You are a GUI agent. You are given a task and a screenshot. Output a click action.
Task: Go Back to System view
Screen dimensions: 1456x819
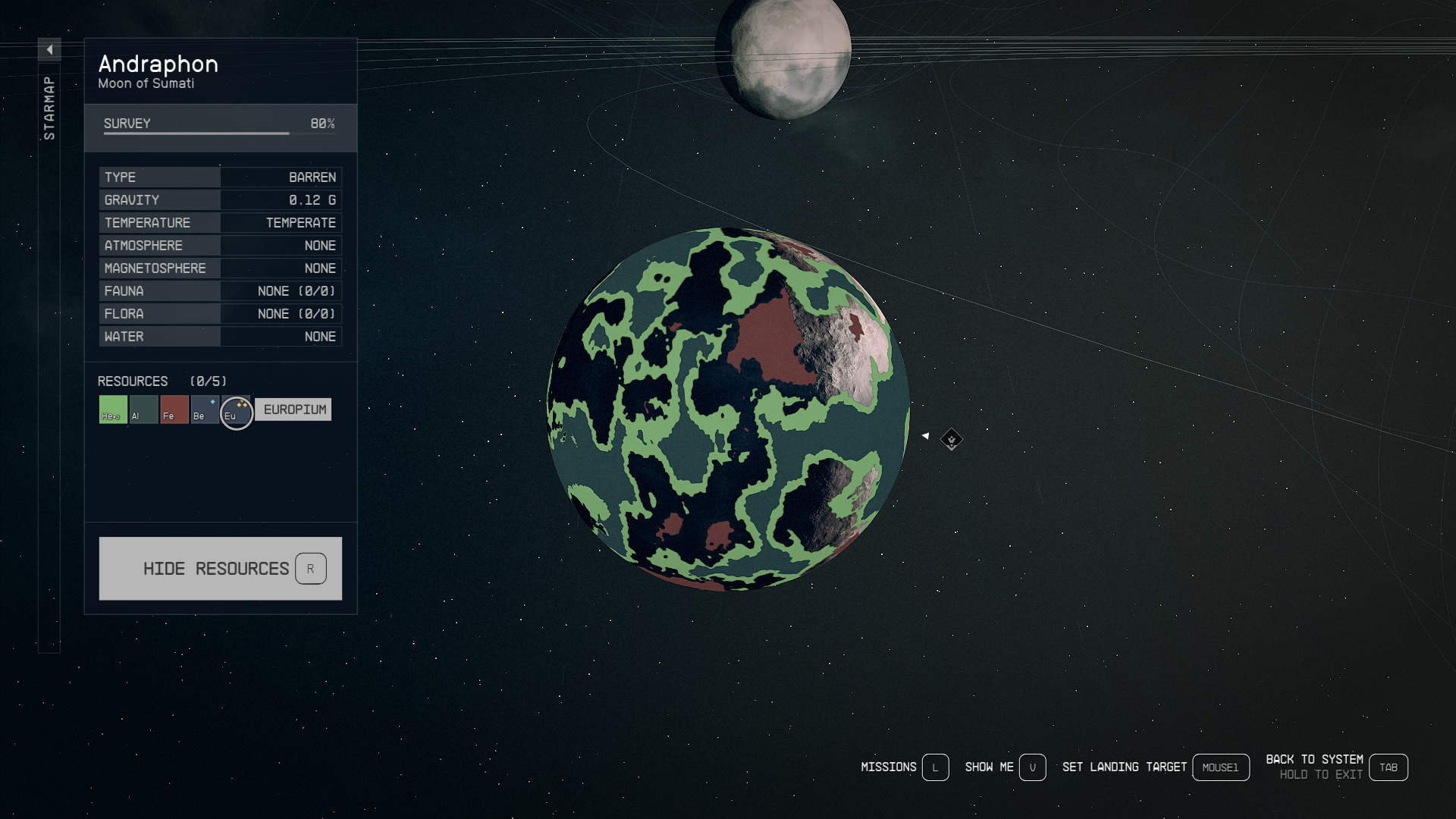pyautogui.click(x=1336, y=767)
